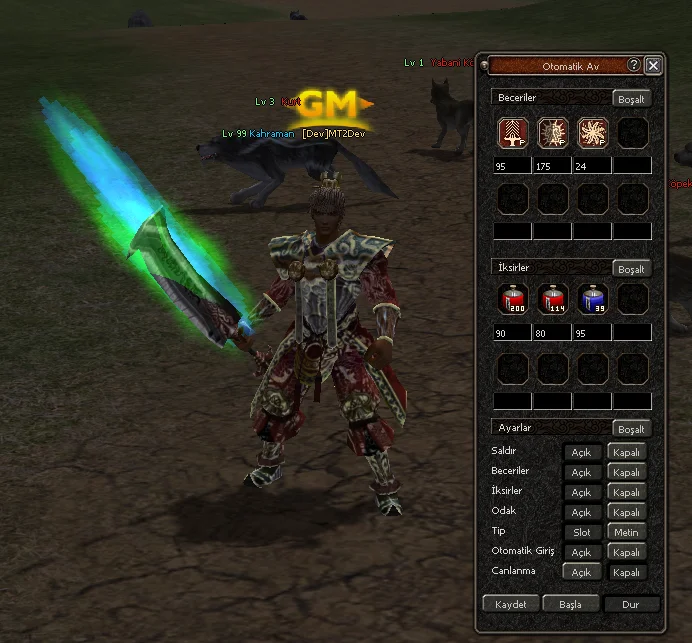Select the red potion showing 114
The height and width of the screenshot is (643, 692).
pos(553,299)
